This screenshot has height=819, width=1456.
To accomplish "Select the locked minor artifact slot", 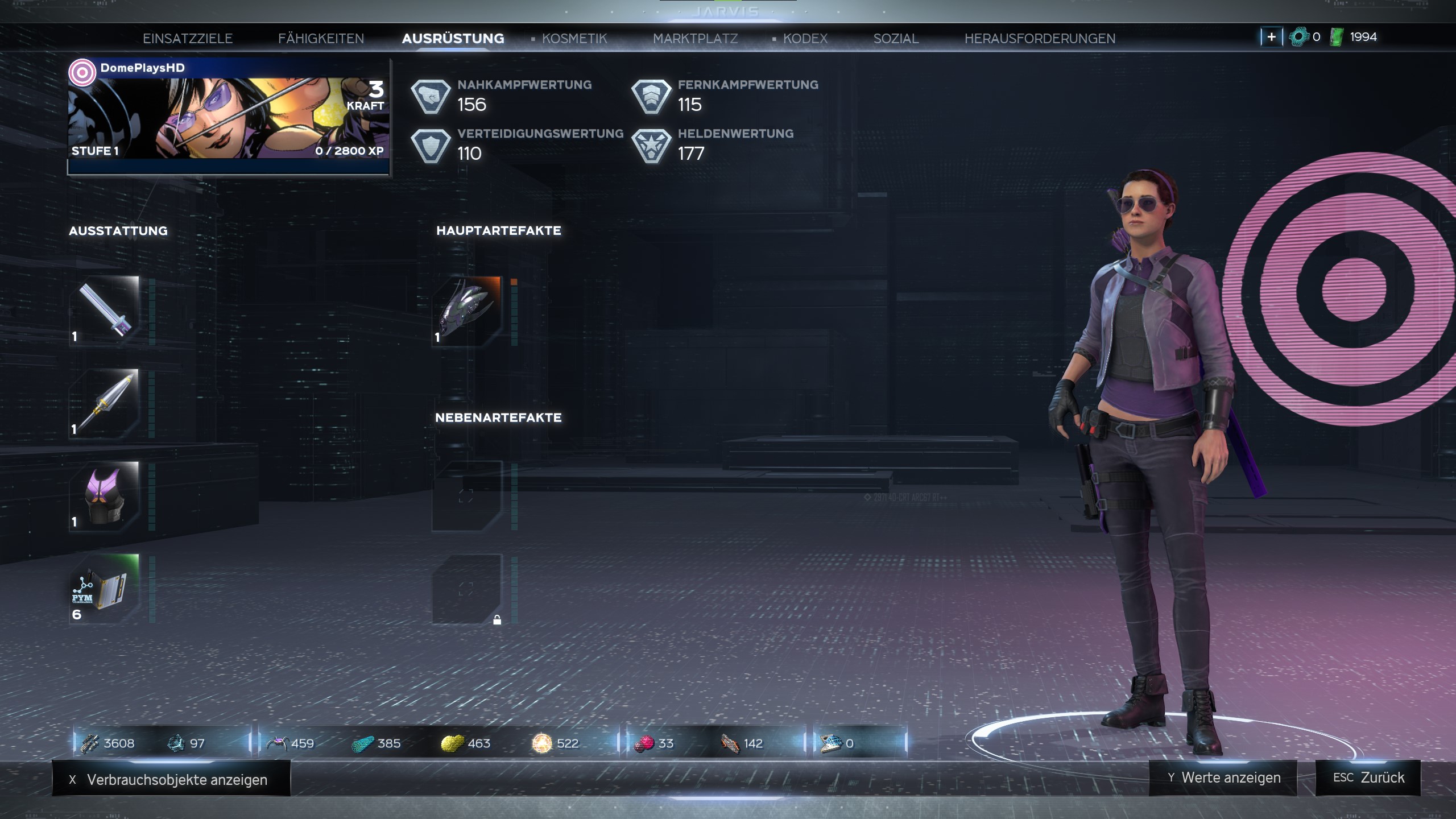I will tap(467, 589).
